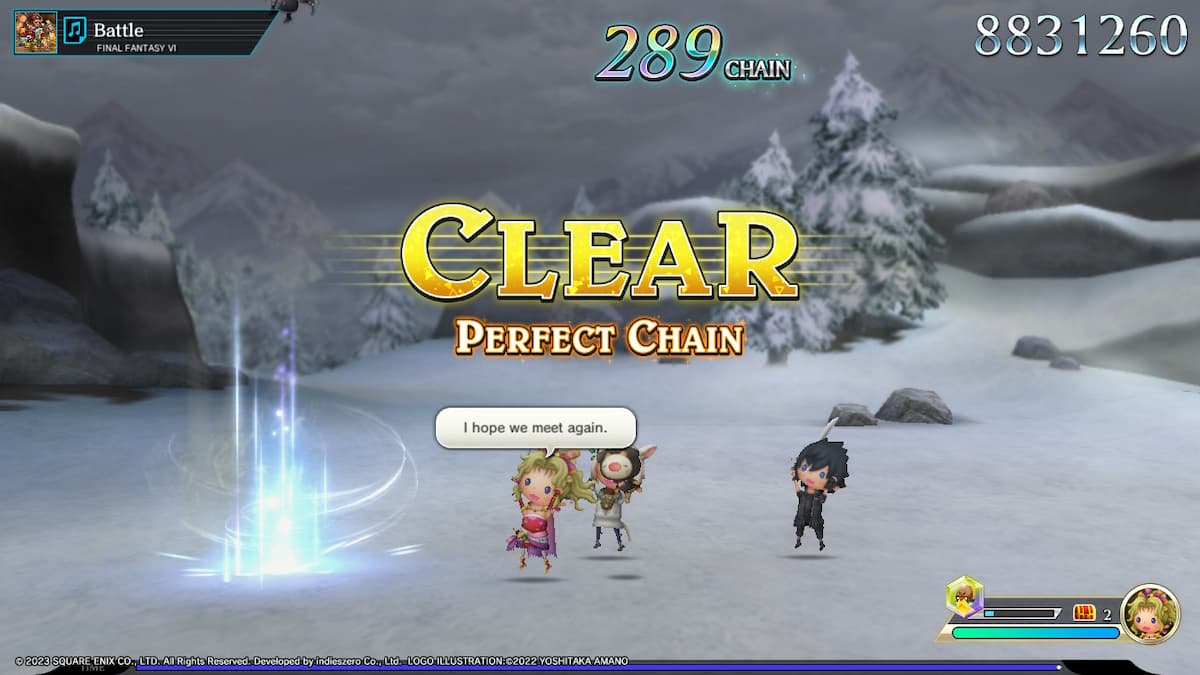Click Terra's party leader portrait
Viewport: 1200px width, 675px height.
tap(1150, 614)
